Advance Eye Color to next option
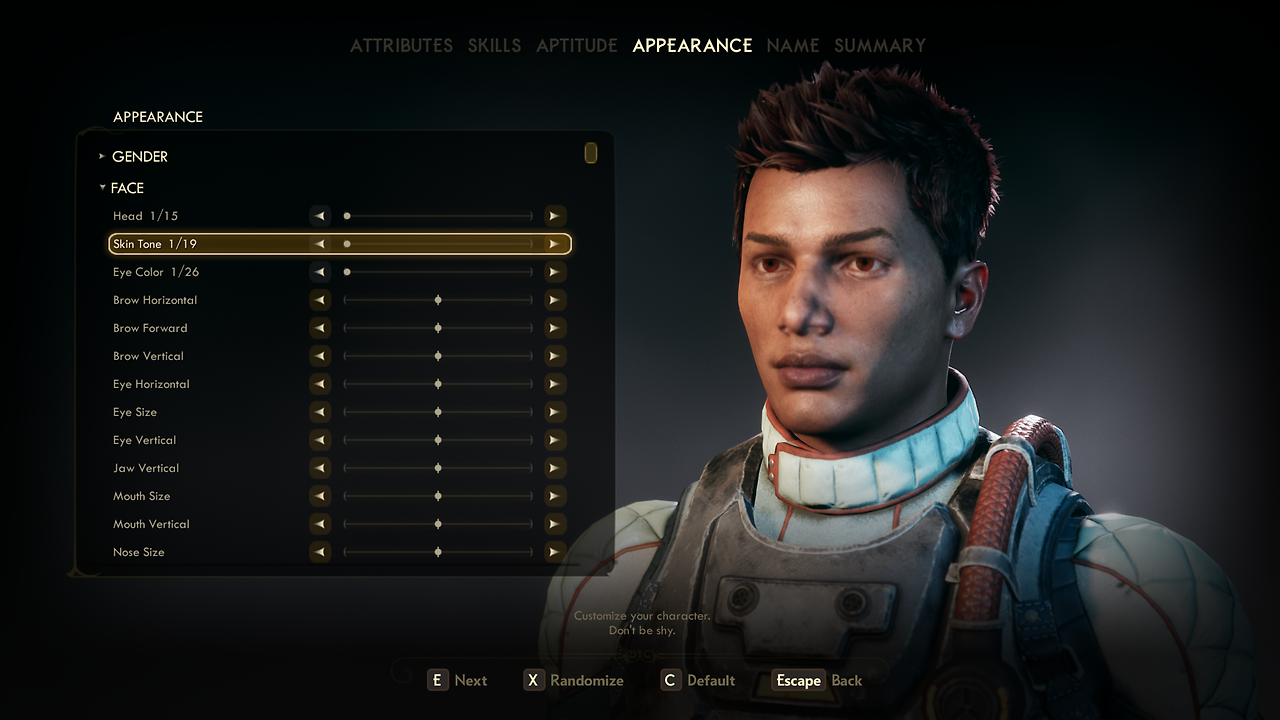 pyautogui.click(x=554, y=272)
